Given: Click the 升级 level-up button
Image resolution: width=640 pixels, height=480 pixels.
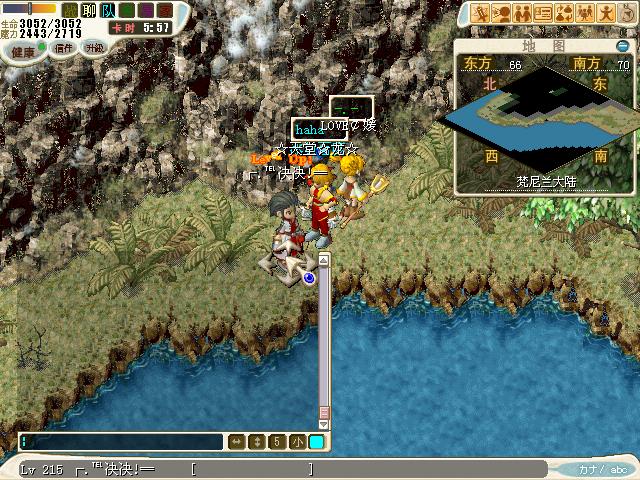Looking at the screenshot, I should (95, 47).
